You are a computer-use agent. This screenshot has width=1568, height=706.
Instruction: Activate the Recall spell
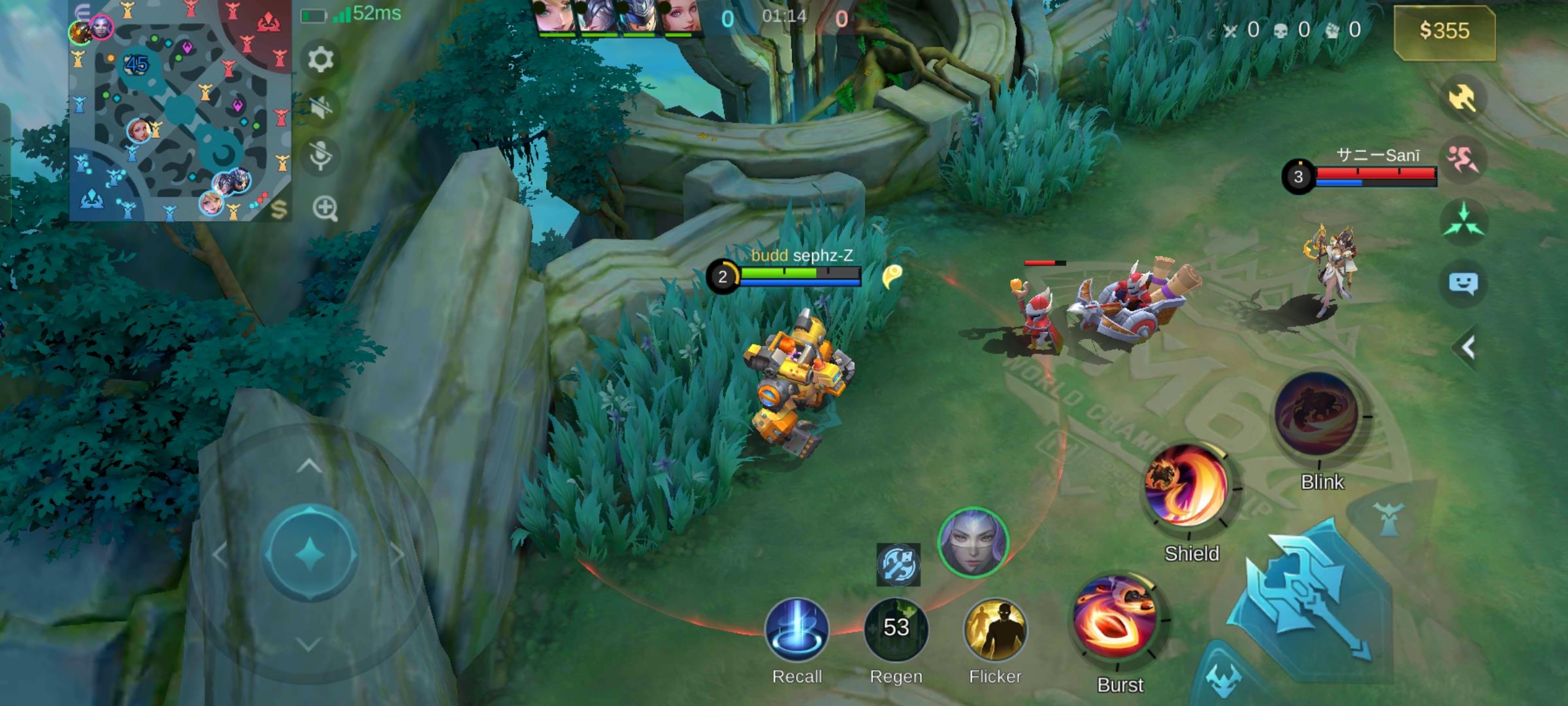click(796, 630)
